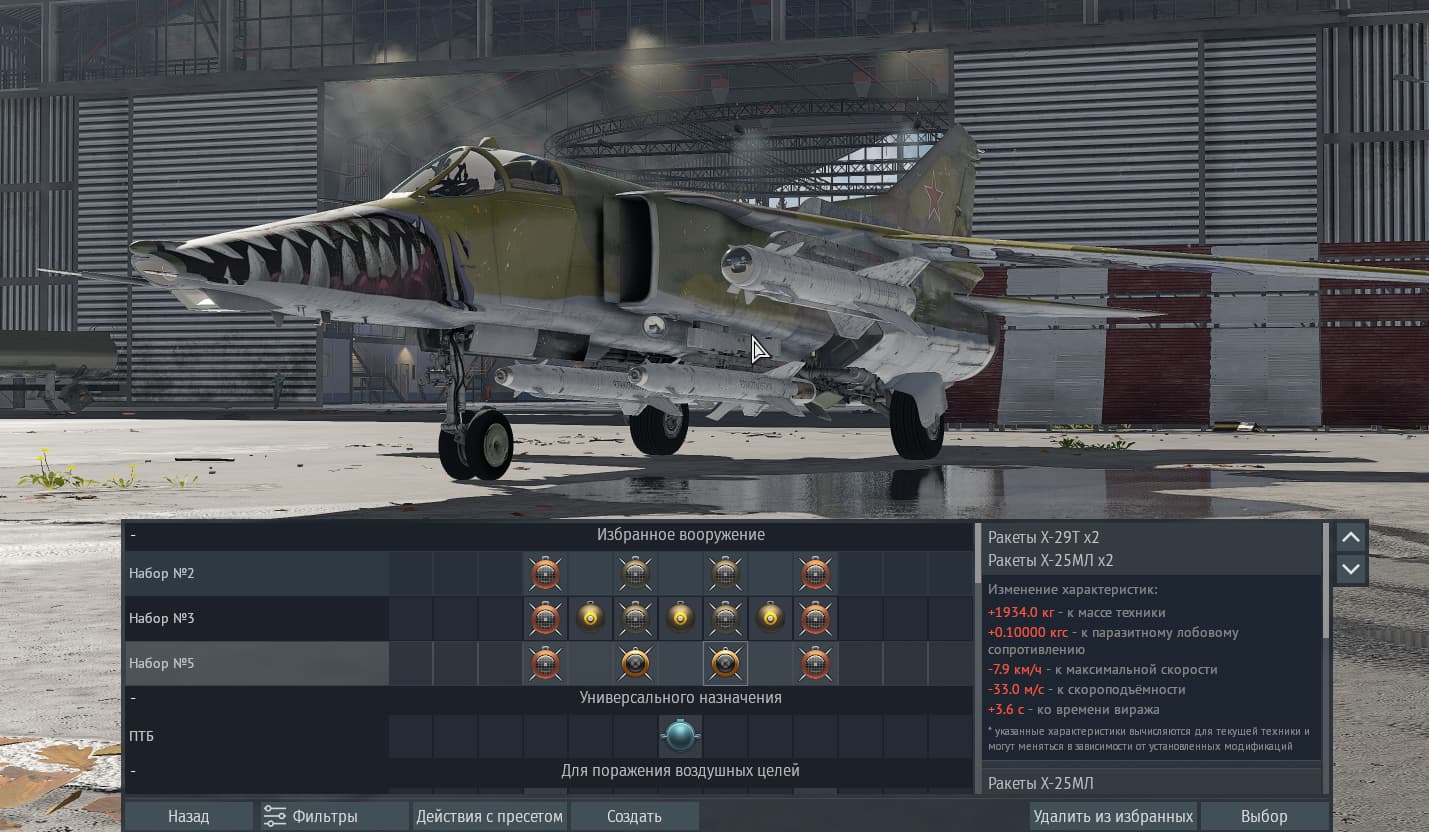Open Действия с пресетом menu
The width and height of the screenshot is (1429, 832).
coord(490,816)
